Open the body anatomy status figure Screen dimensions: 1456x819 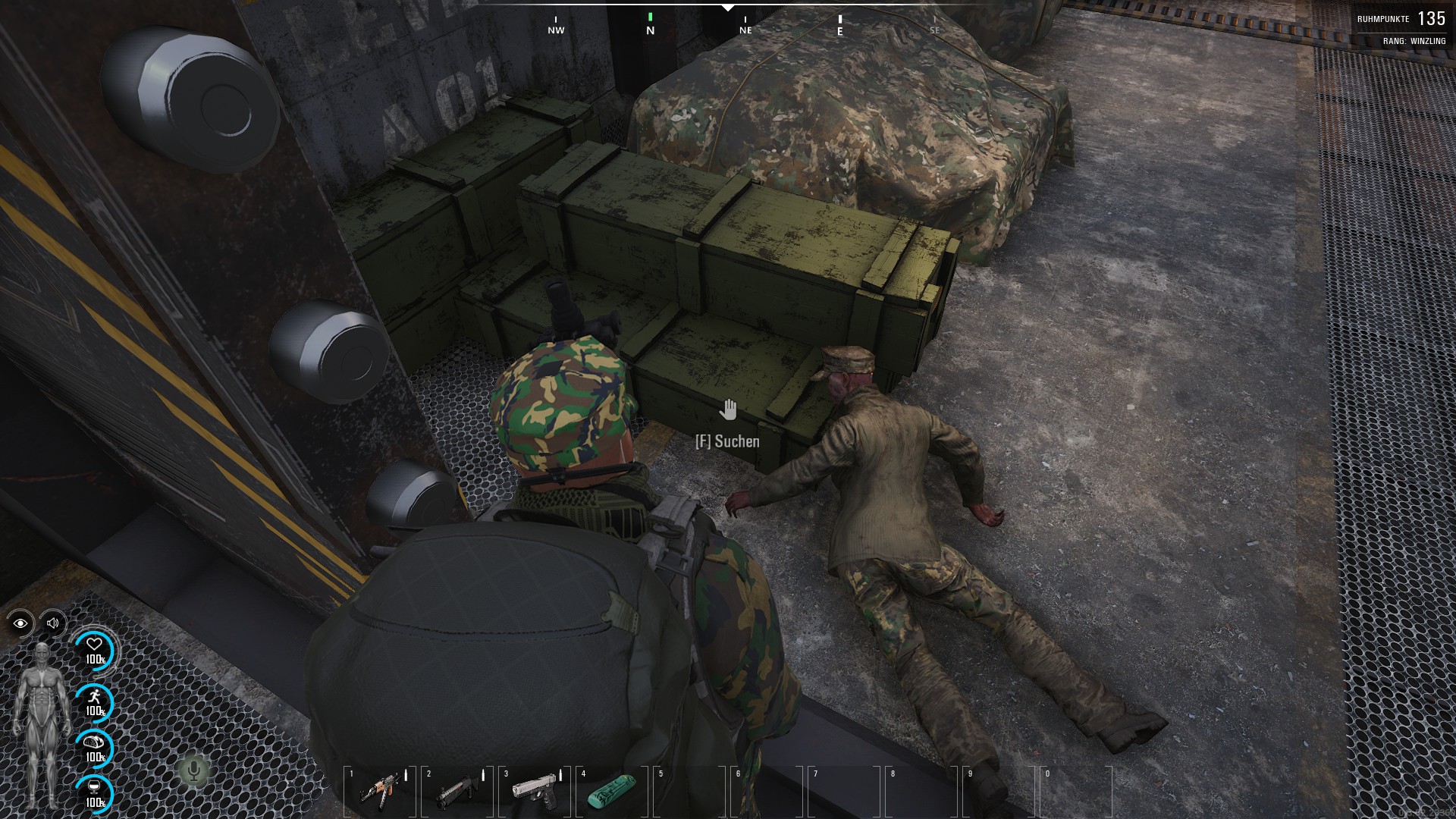coord(42,724)
